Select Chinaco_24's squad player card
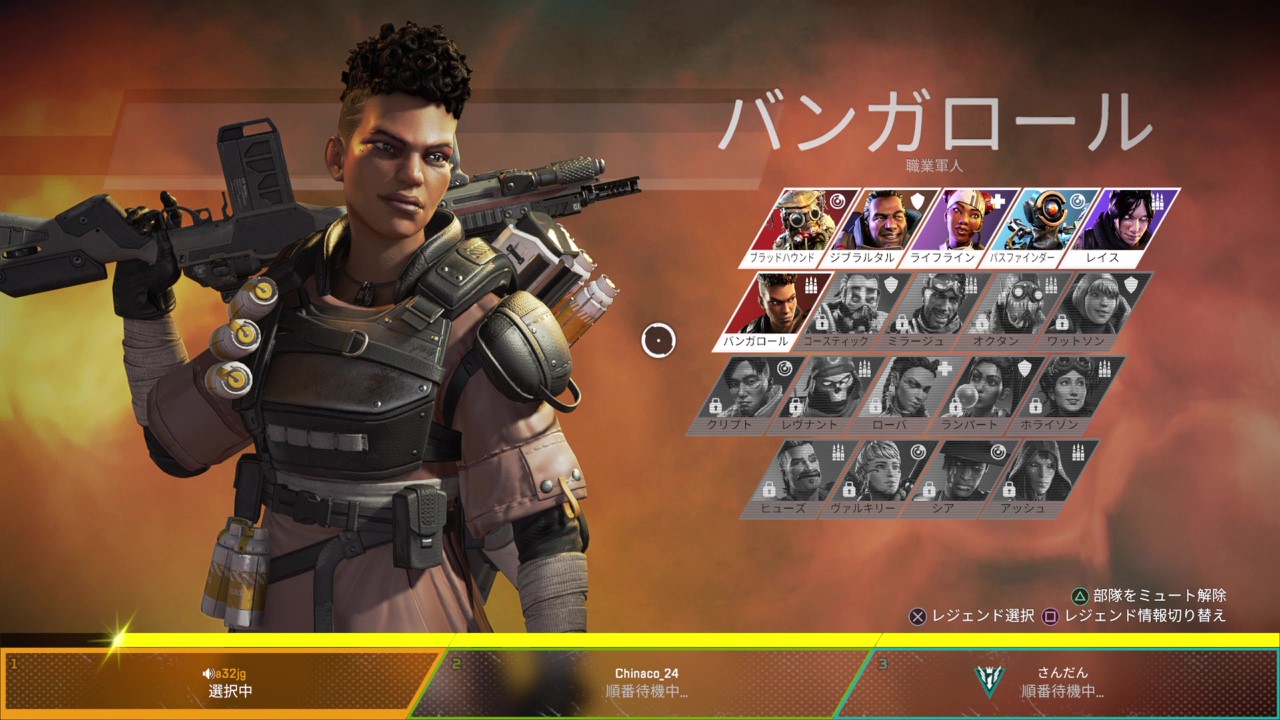Viewport: 1280px width, 720px height. pyautogui.click(x=646, y=683)
